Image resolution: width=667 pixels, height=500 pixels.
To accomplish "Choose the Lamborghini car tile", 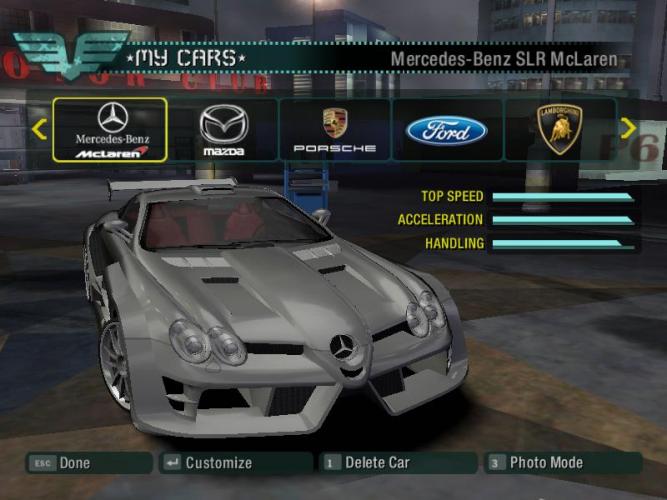I will tap(559, 130).
